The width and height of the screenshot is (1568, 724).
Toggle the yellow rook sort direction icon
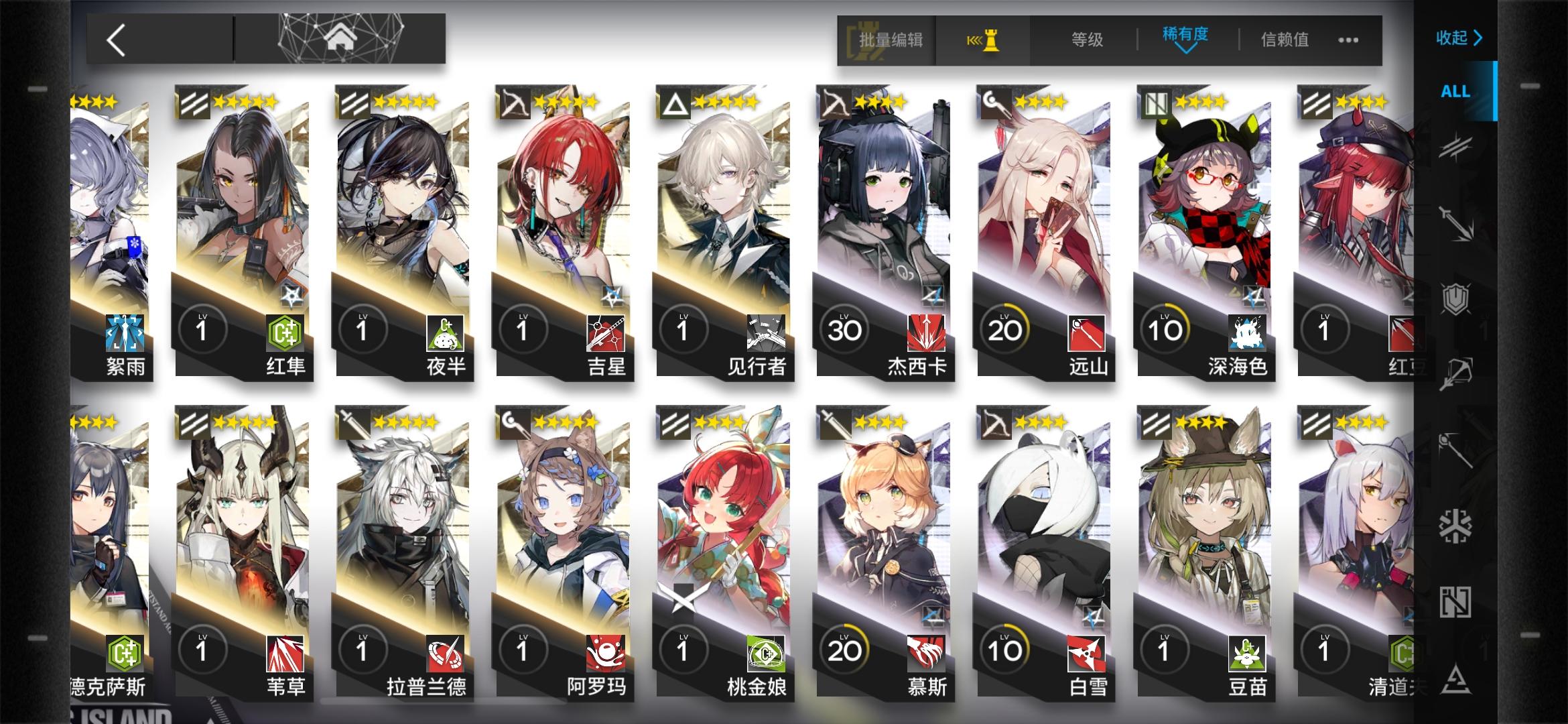click(x=982, y=40)
